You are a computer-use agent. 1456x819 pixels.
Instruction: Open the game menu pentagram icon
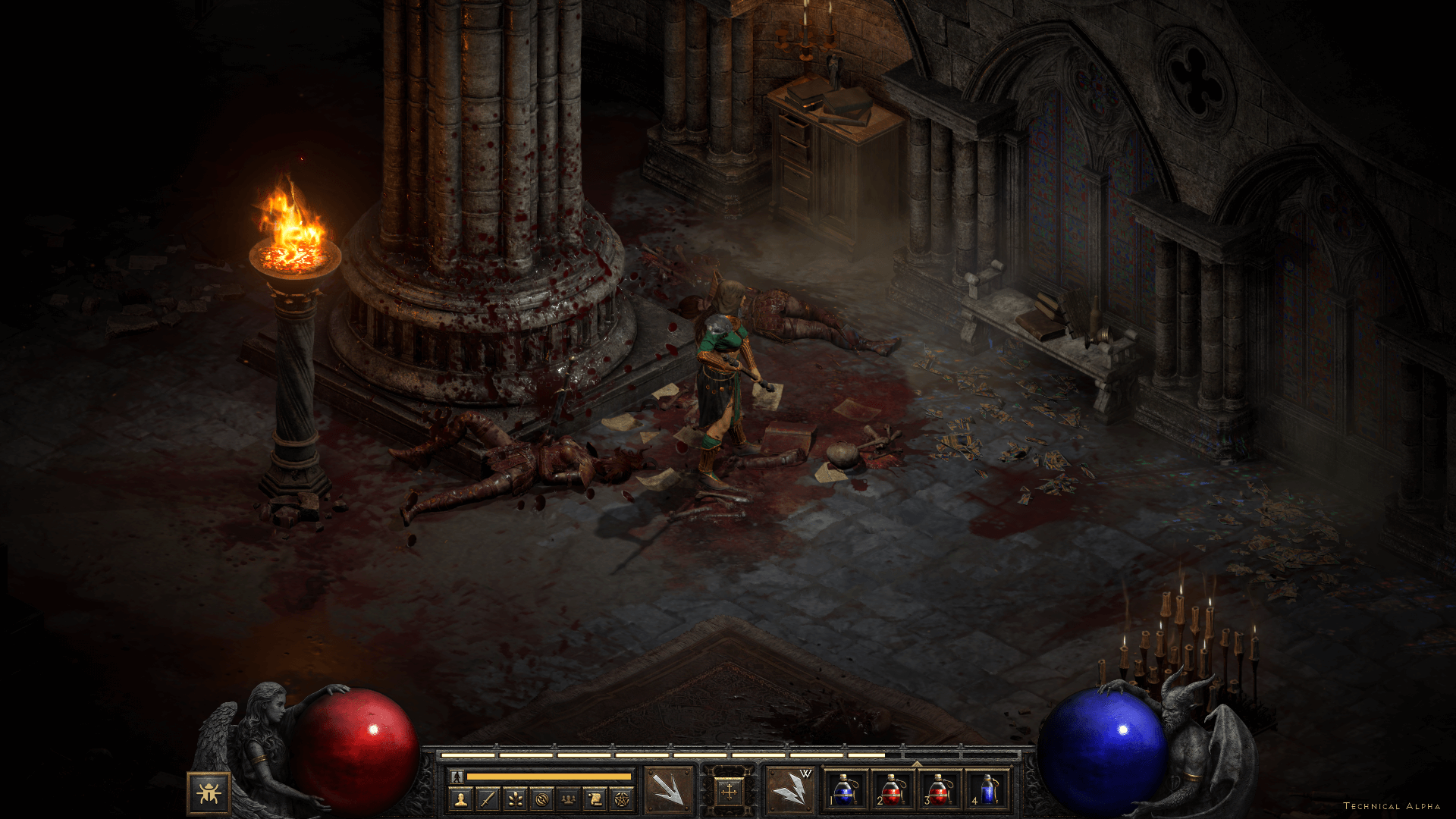click(623, 799)
